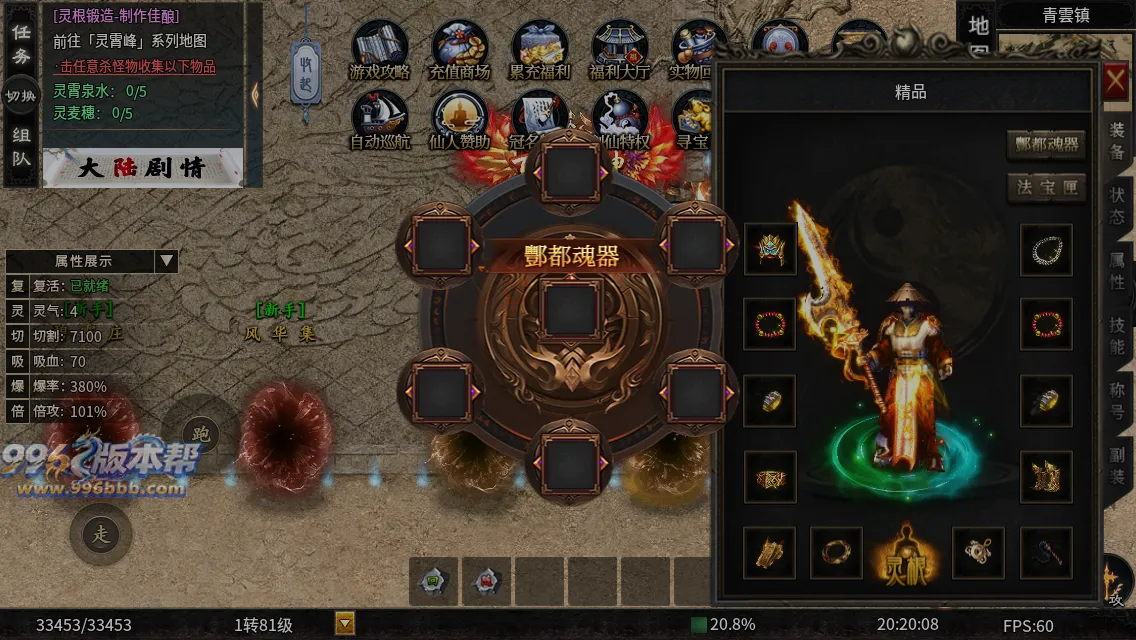Screen dimensions: 1136x640
Task: Select the equipped necklace slot
Action: pos(1046,249)
